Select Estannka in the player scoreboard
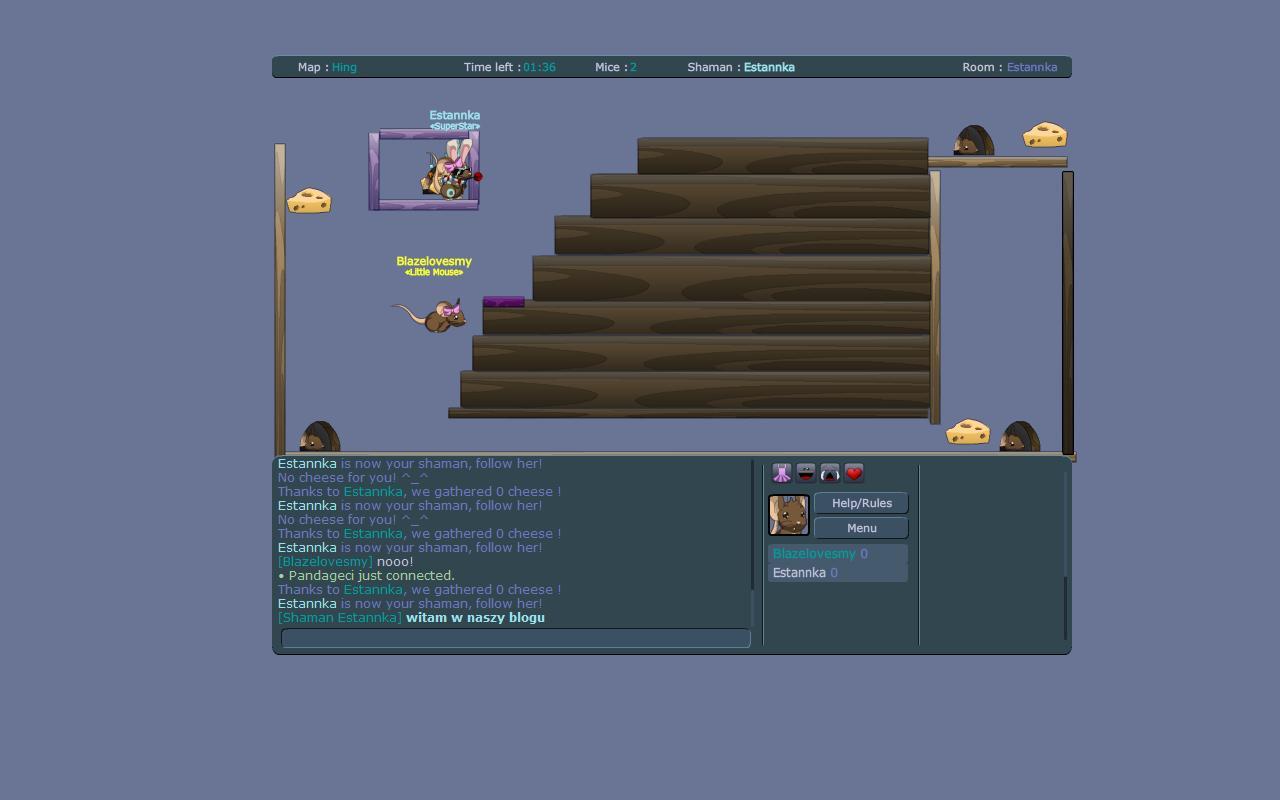 pos(798,572)
